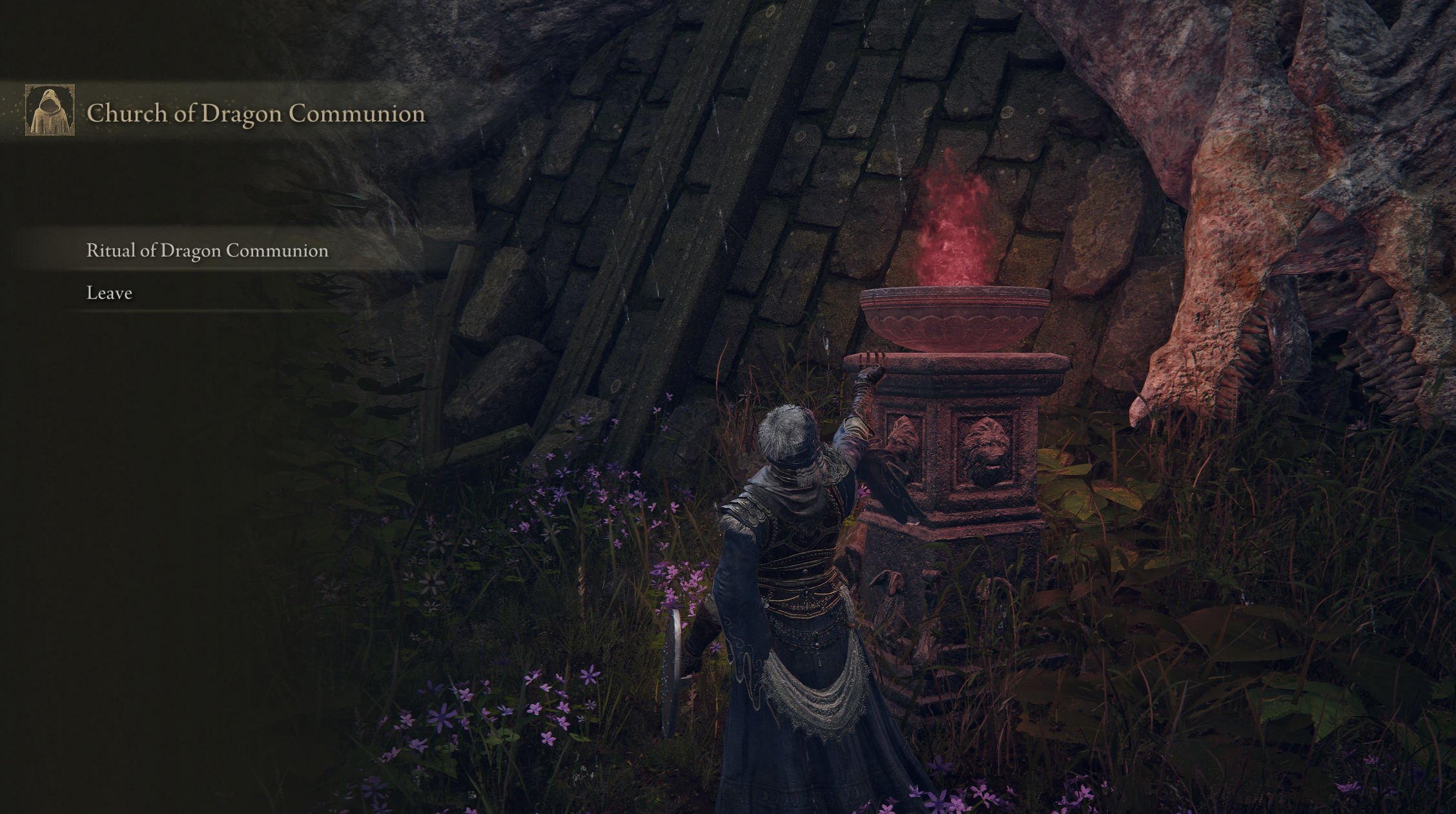Toggle selection to Ritual of Dragon Communion
This screenshot has height=814, width=1456.
(x=207, y=250)
